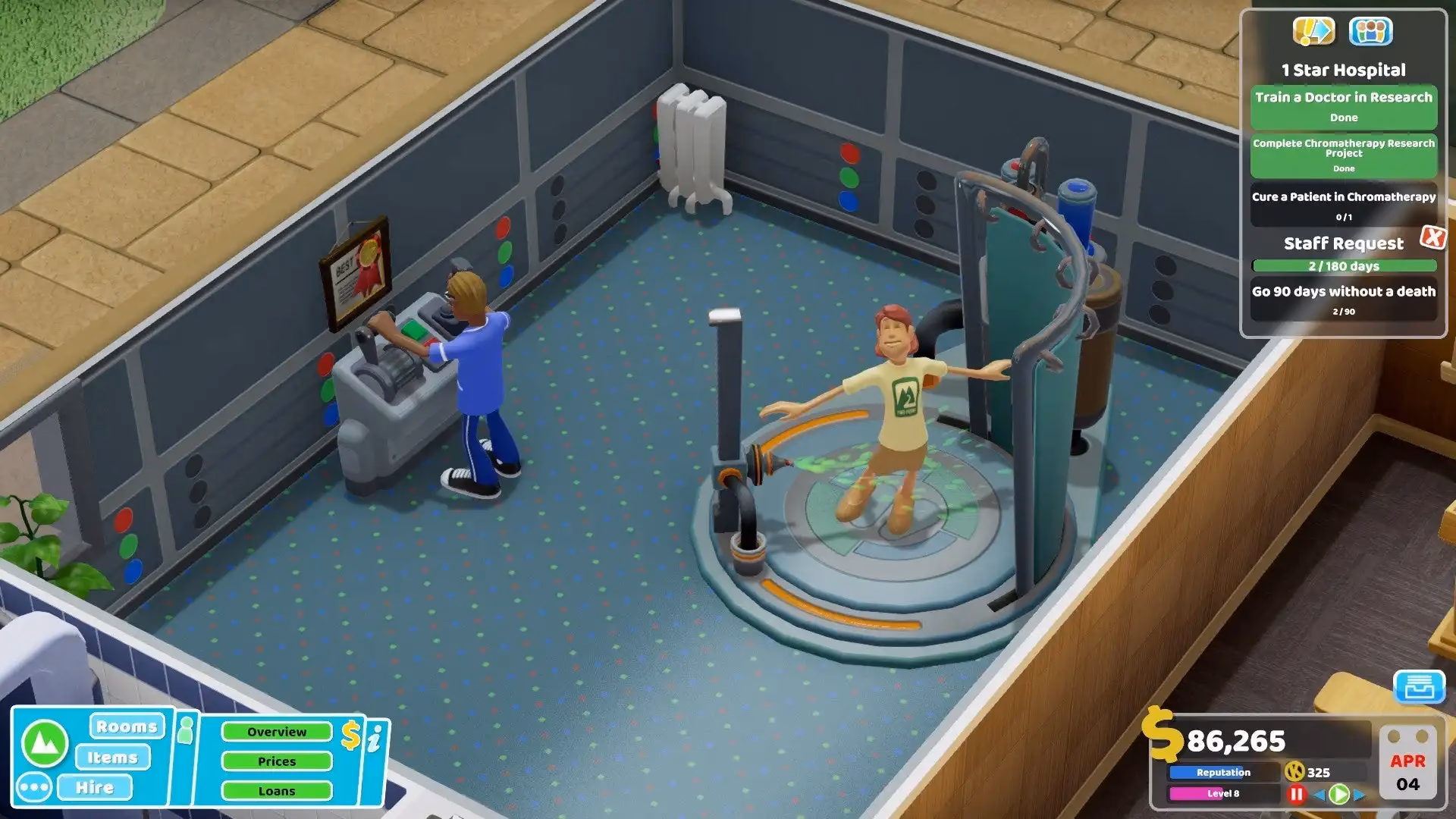Open the Items placement menu

[113, 757]
